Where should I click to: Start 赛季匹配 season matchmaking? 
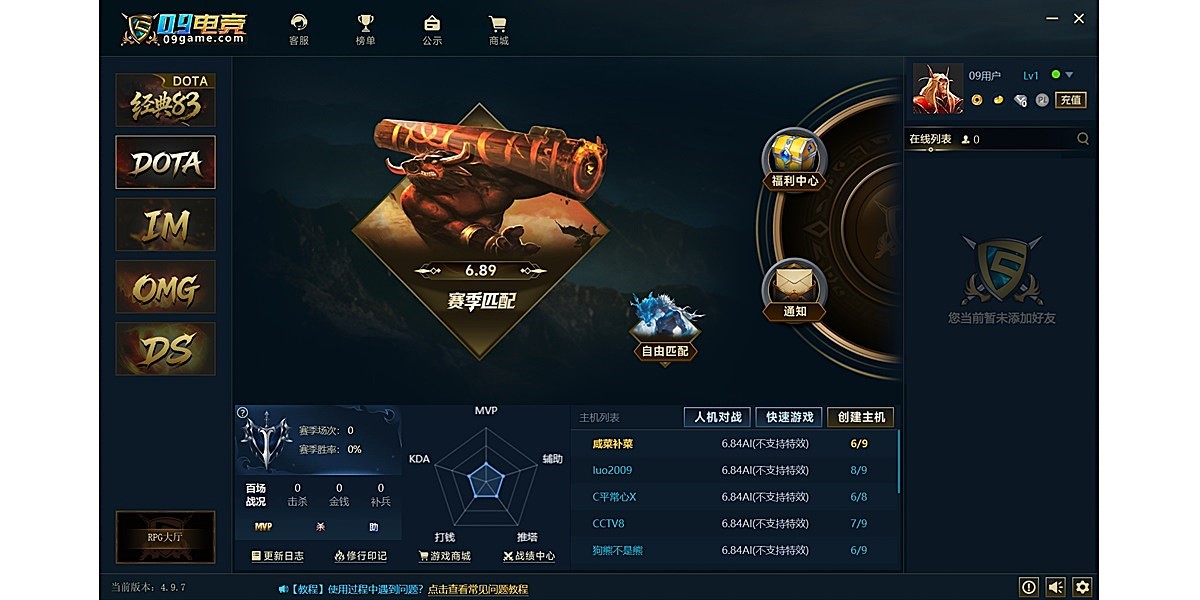(481, 299)
